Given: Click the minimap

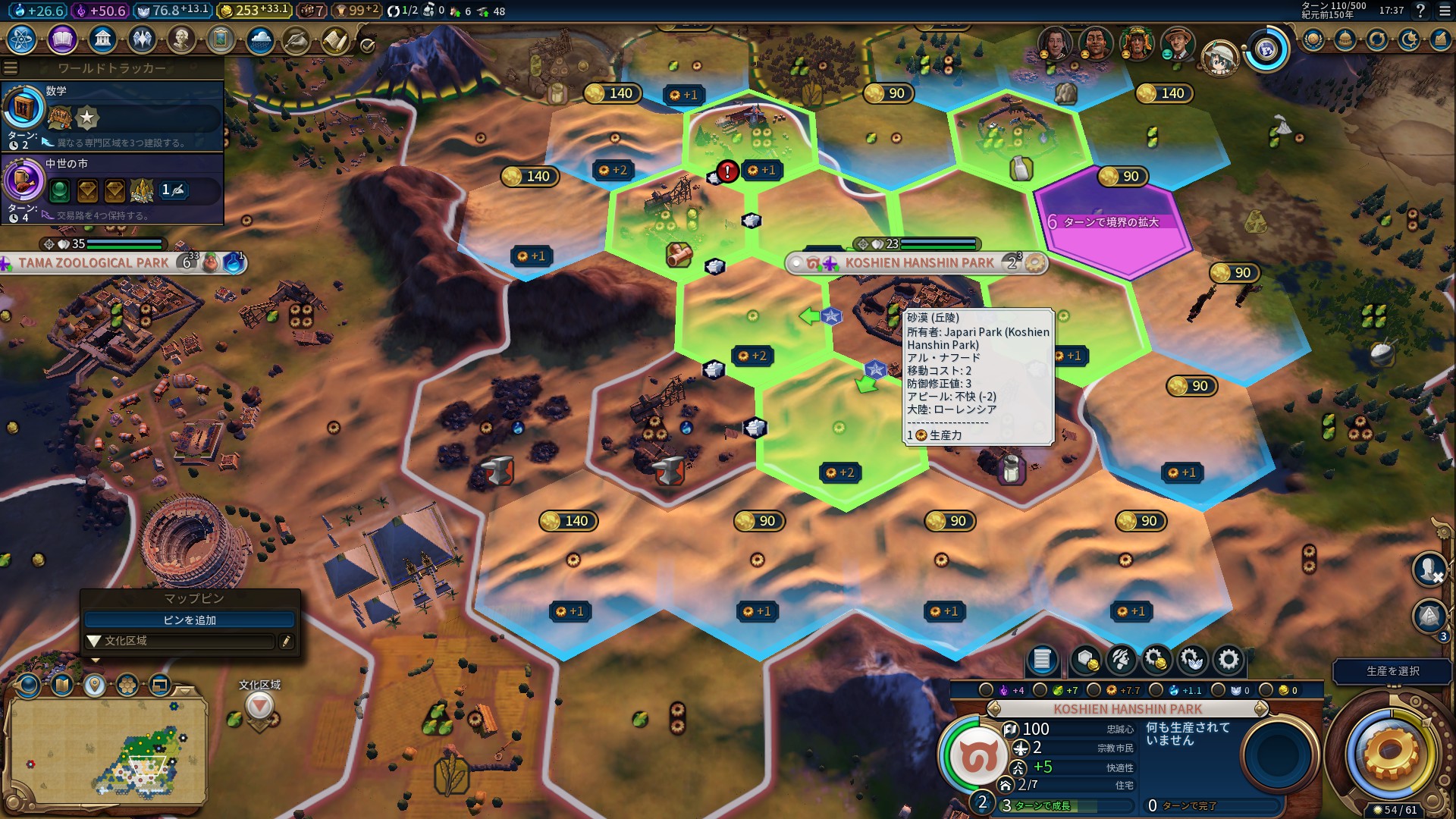Looking at the screenshot, I should click(x=106, y=751).
